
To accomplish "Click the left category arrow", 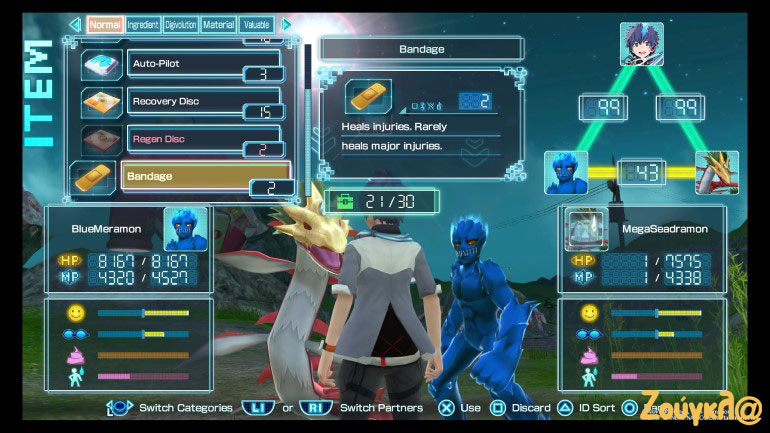I will tap(75, 24).
